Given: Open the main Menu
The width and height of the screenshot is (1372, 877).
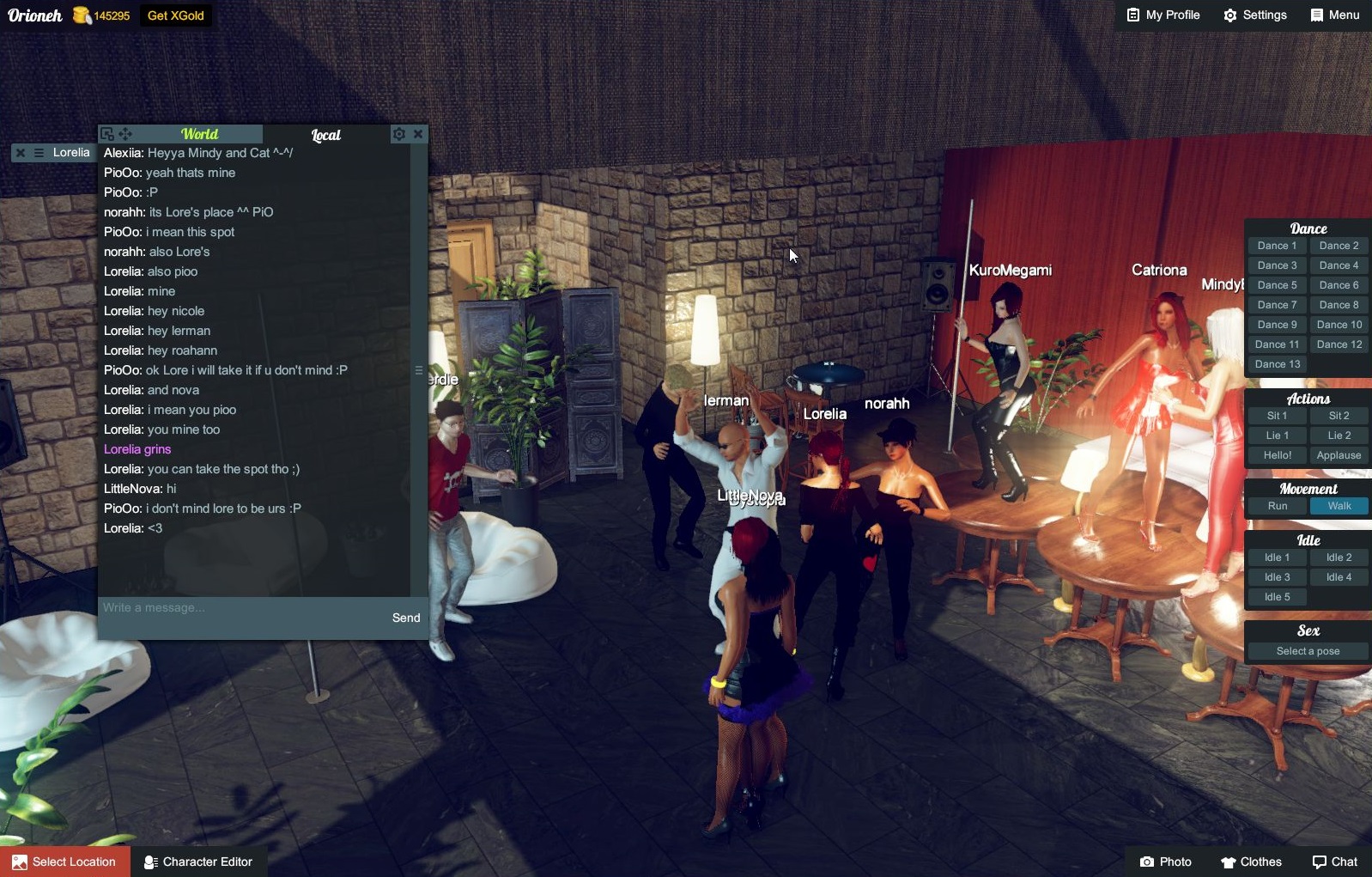Looking at the screenshot, I should [1335, 15].
